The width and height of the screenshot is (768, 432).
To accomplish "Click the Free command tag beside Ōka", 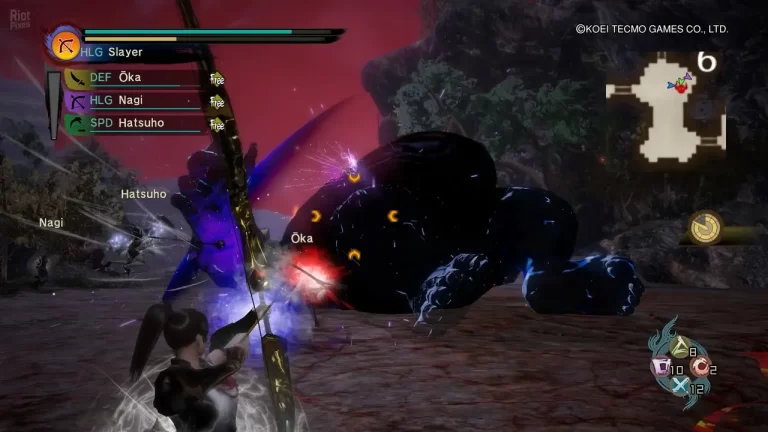I will click(217, 79).
